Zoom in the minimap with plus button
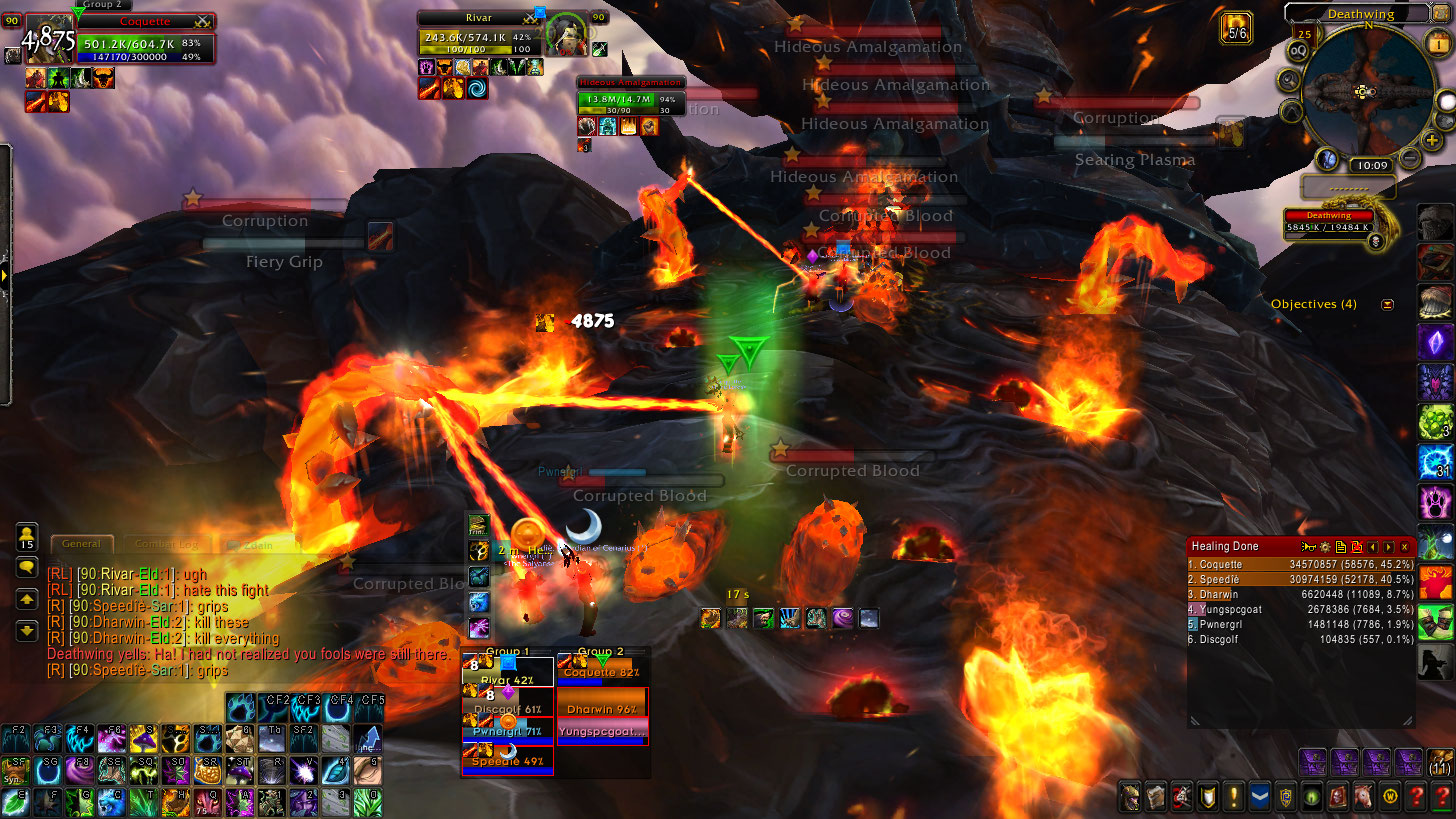The width and height of the screenshot is (1456, 819). pyautogui.click(x=1432, y=140)
